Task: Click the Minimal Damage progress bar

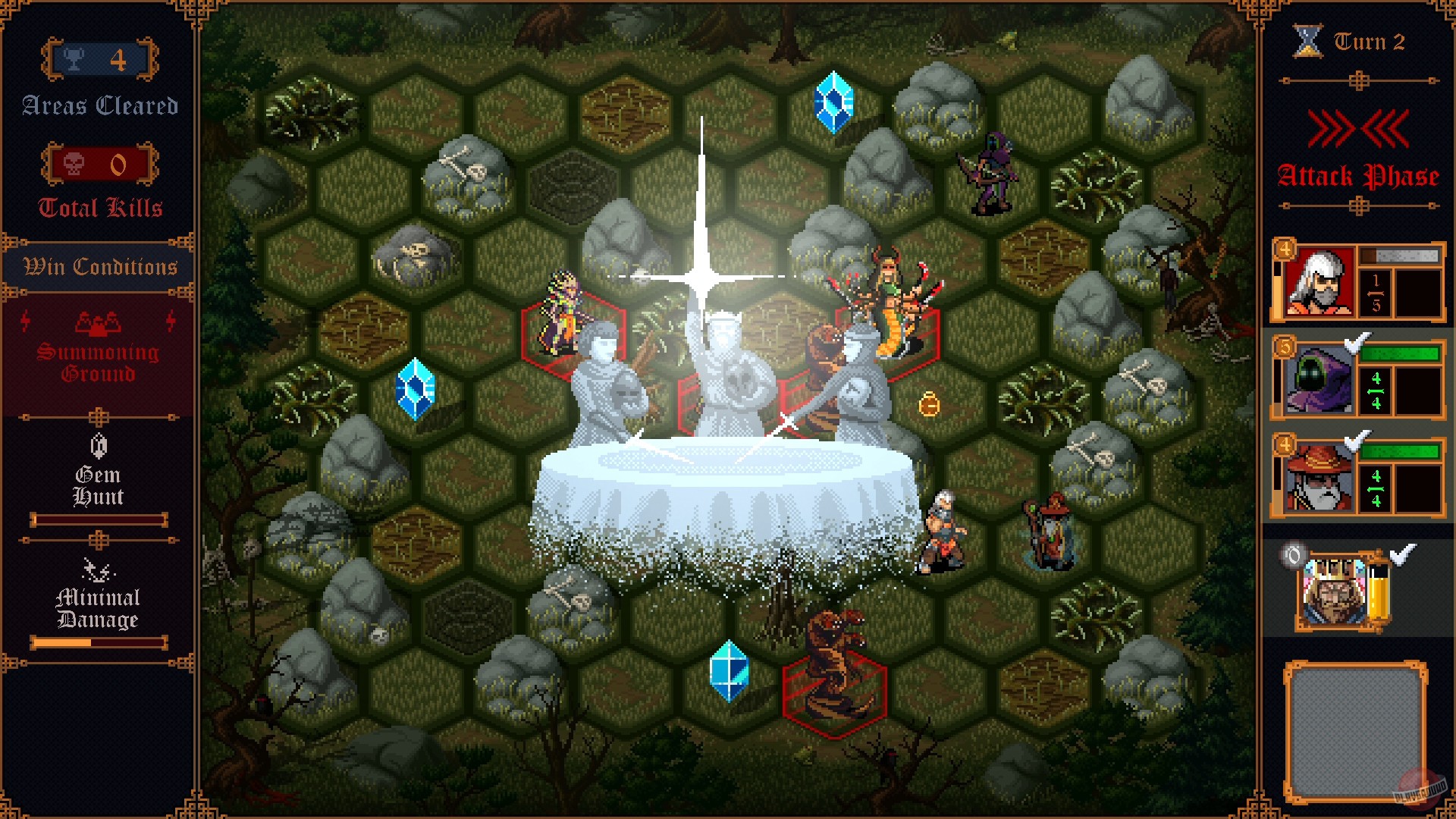Action: point(99,643)
